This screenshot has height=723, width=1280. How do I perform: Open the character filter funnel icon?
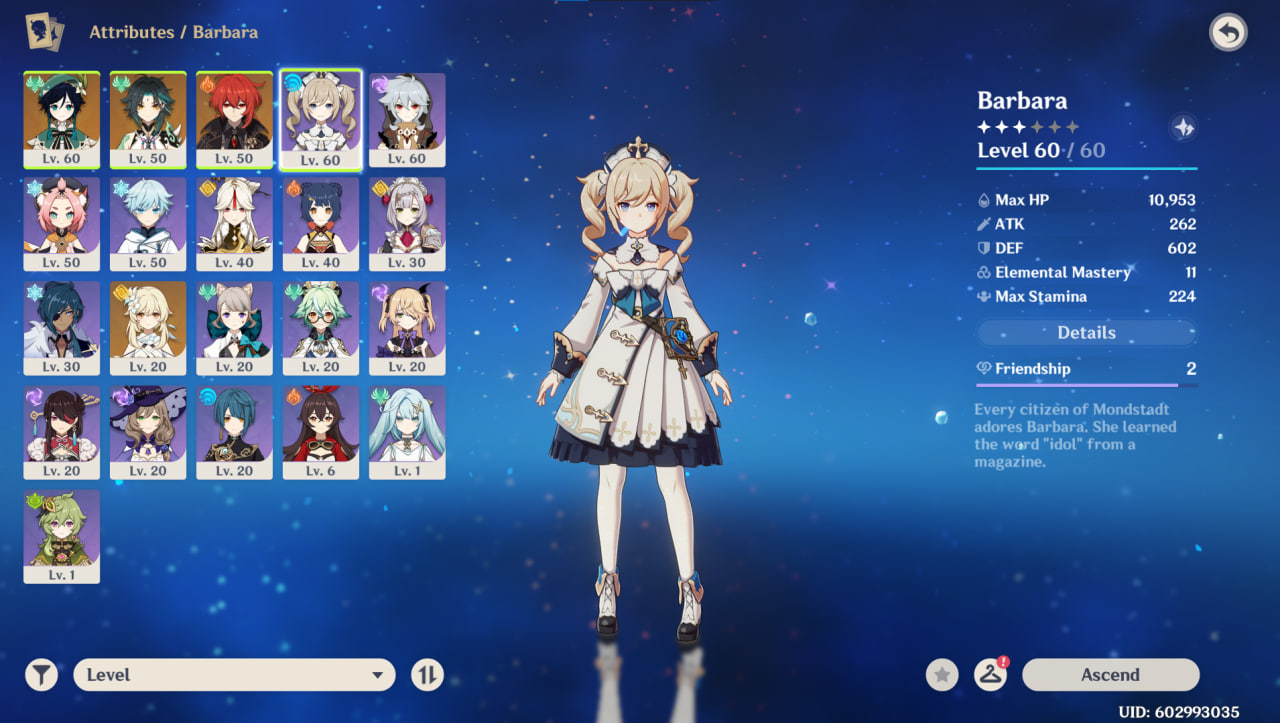[x=41, y=675]
